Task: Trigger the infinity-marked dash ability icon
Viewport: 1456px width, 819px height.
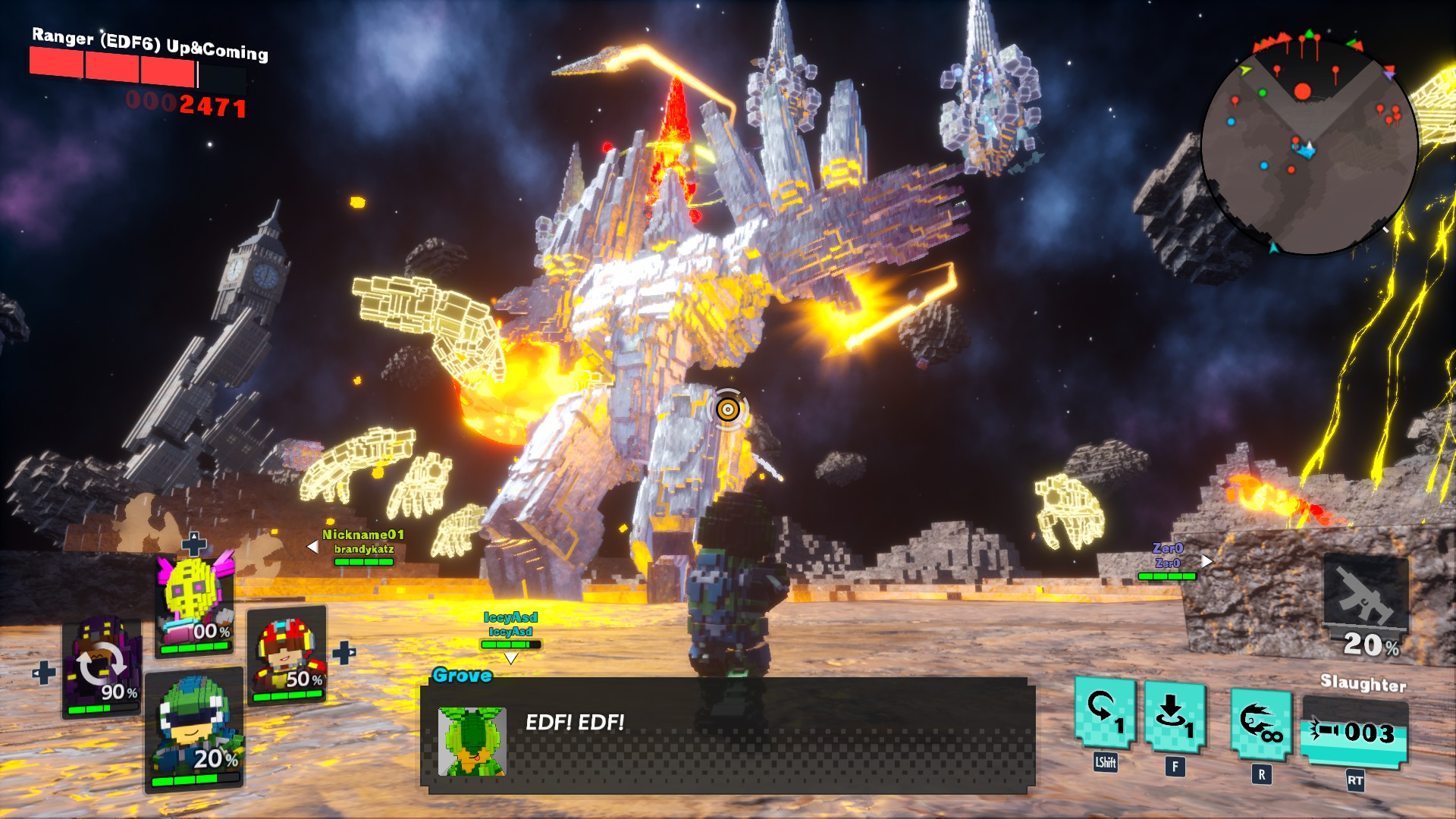Action: tap(1260, 723)
